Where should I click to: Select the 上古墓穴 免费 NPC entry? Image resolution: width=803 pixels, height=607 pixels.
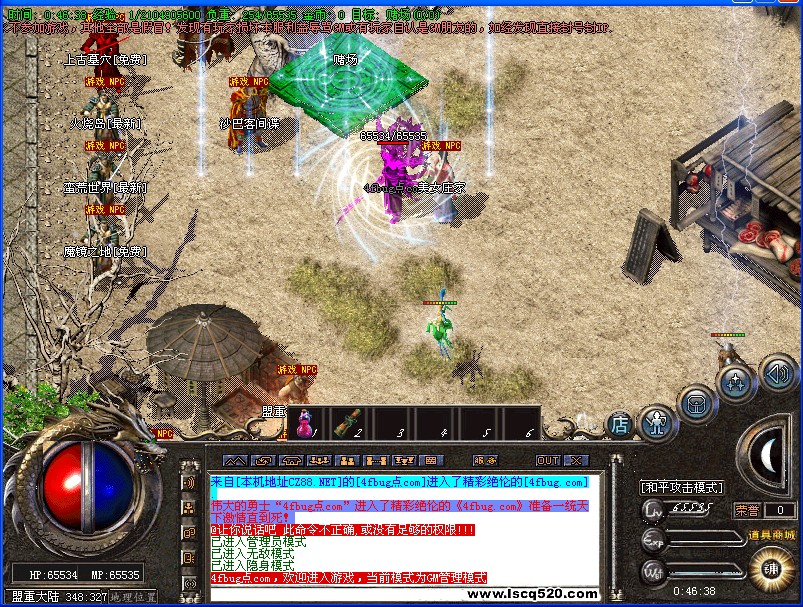(x=104, y=60)
